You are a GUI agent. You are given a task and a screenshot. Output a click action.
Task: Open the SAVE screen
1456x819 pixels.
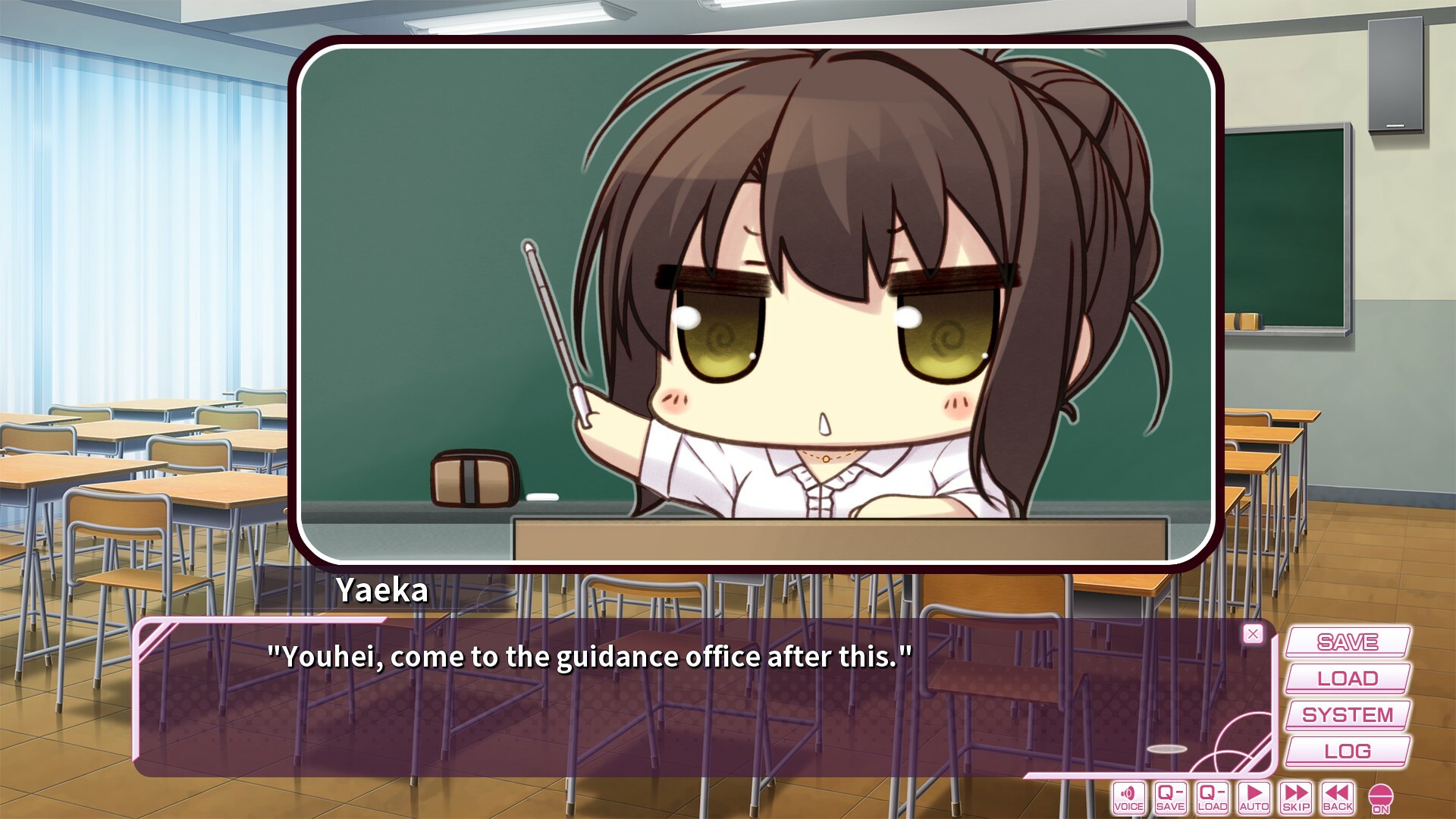click(1346, 642)
